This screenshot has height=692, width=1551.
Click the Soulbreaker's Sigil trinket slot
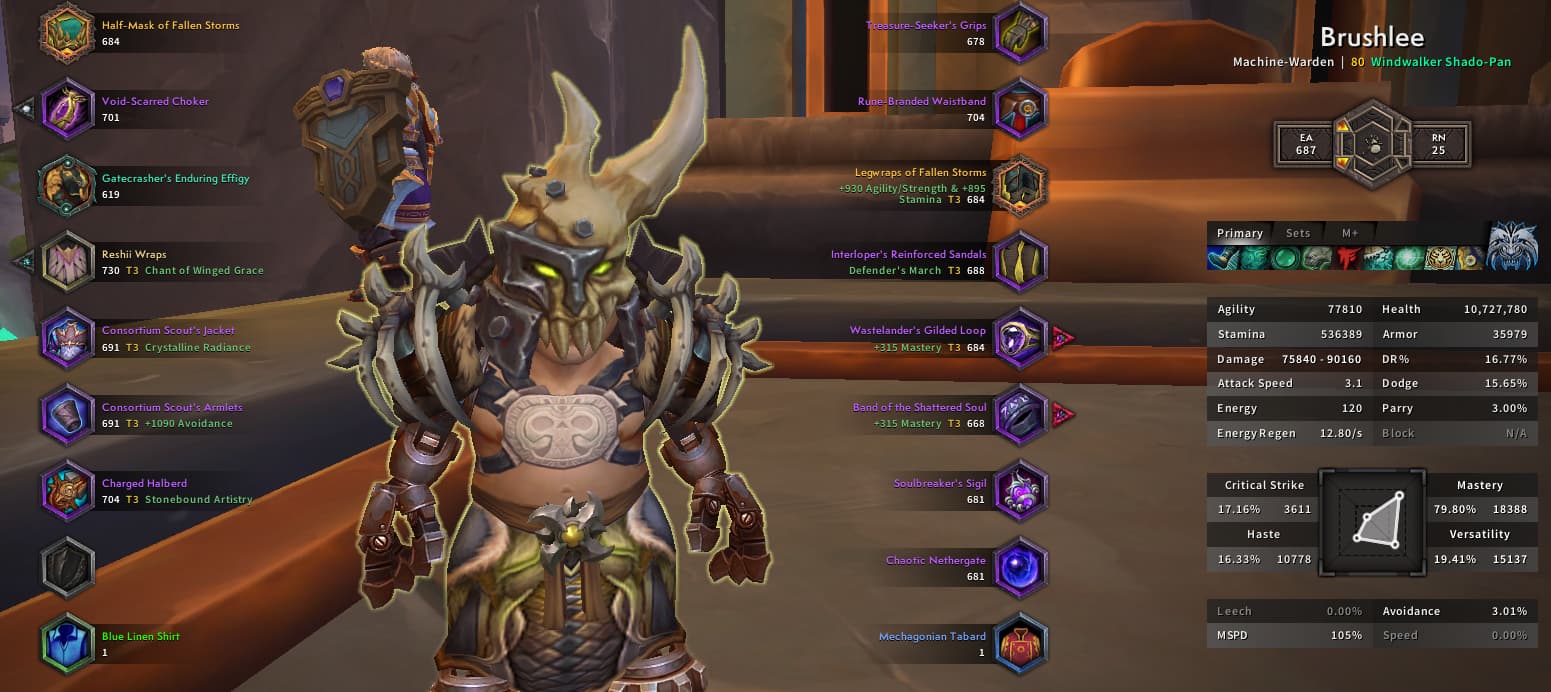(x=1020, y=491)
